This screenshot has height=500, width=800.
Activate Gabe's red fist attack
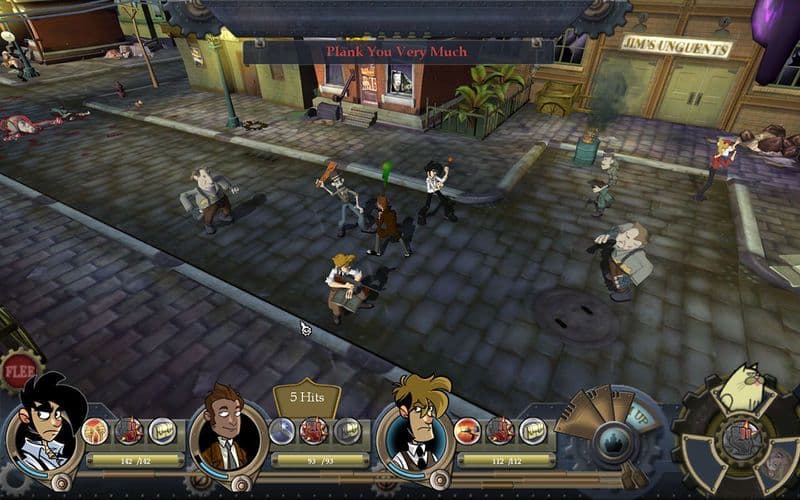coord(129,431)
